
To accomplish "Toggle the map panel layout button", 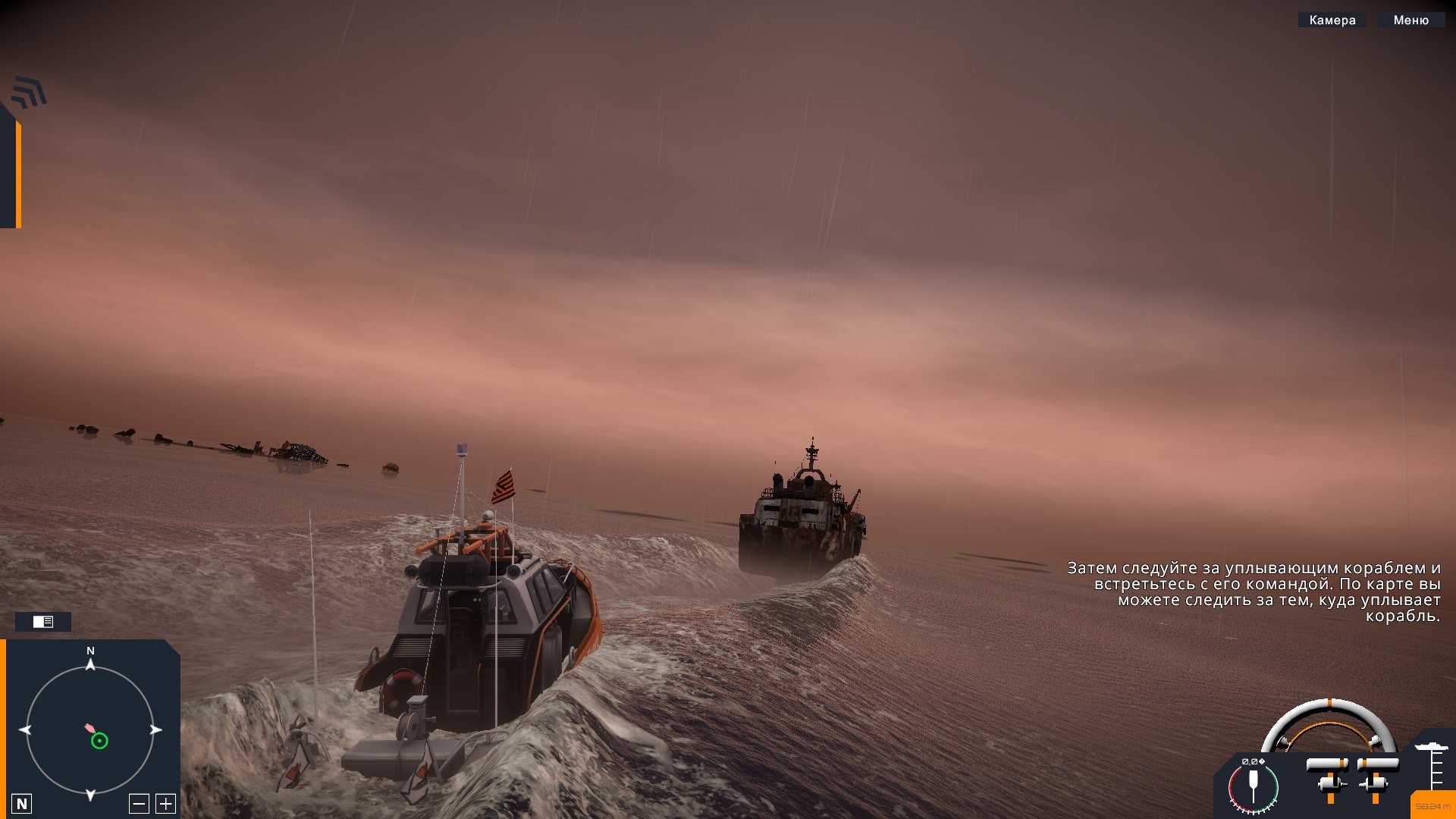I will pos(43,622).
